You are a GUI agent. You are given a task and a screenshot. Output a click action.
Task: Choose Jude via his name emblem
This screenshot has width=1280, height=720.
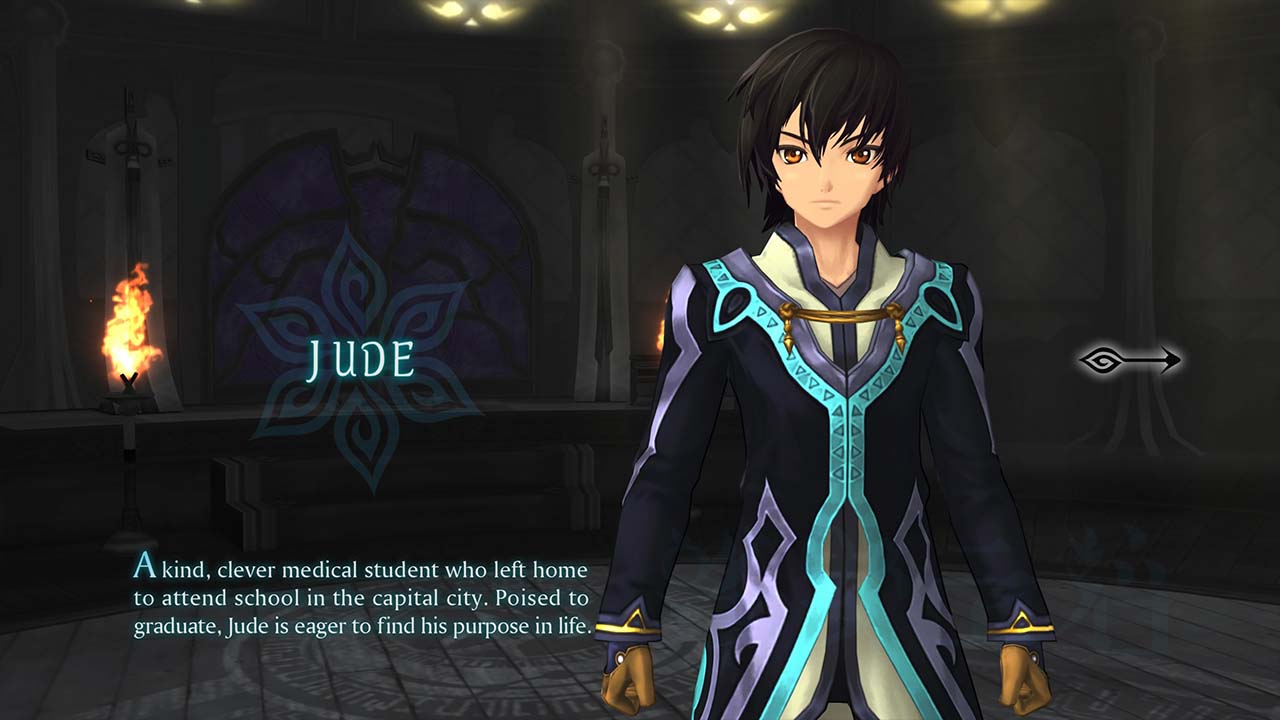[361, 360]
